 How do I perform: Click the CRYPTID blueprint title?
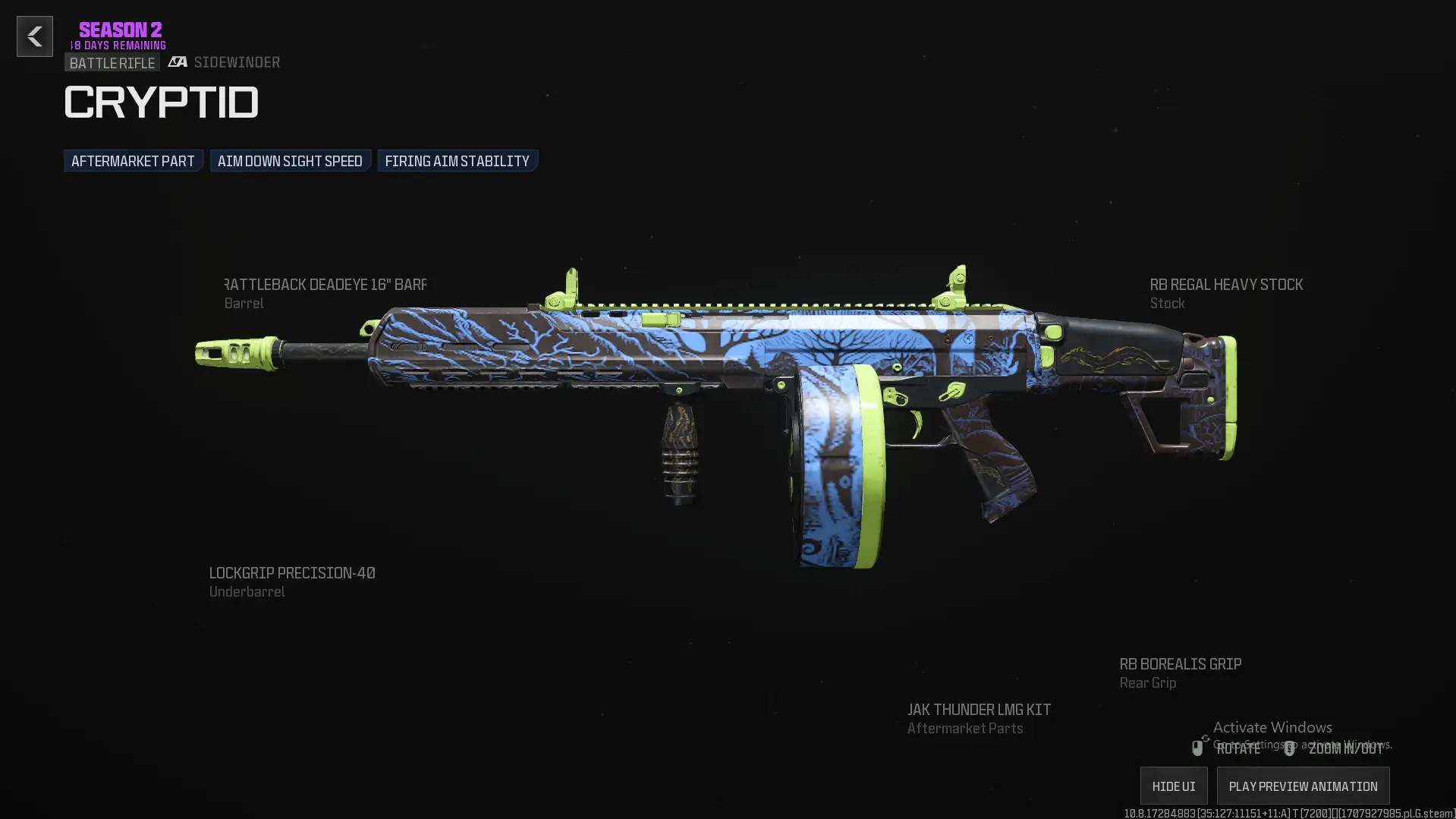[161, 101]
